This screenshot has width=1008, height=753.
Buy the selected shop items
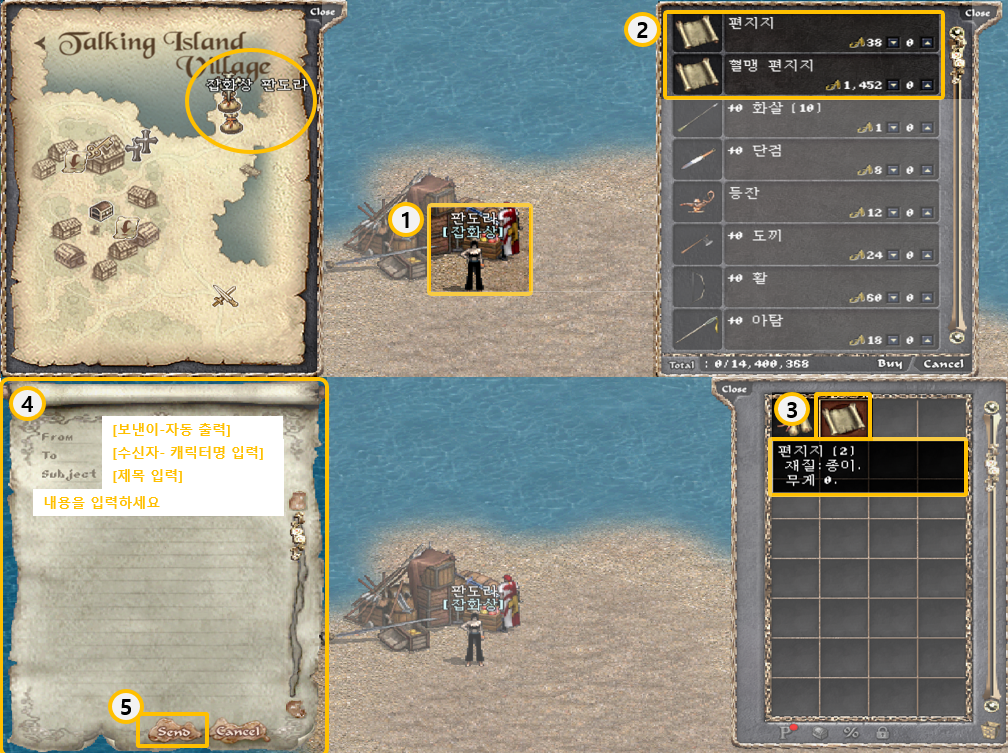(889, 364)
